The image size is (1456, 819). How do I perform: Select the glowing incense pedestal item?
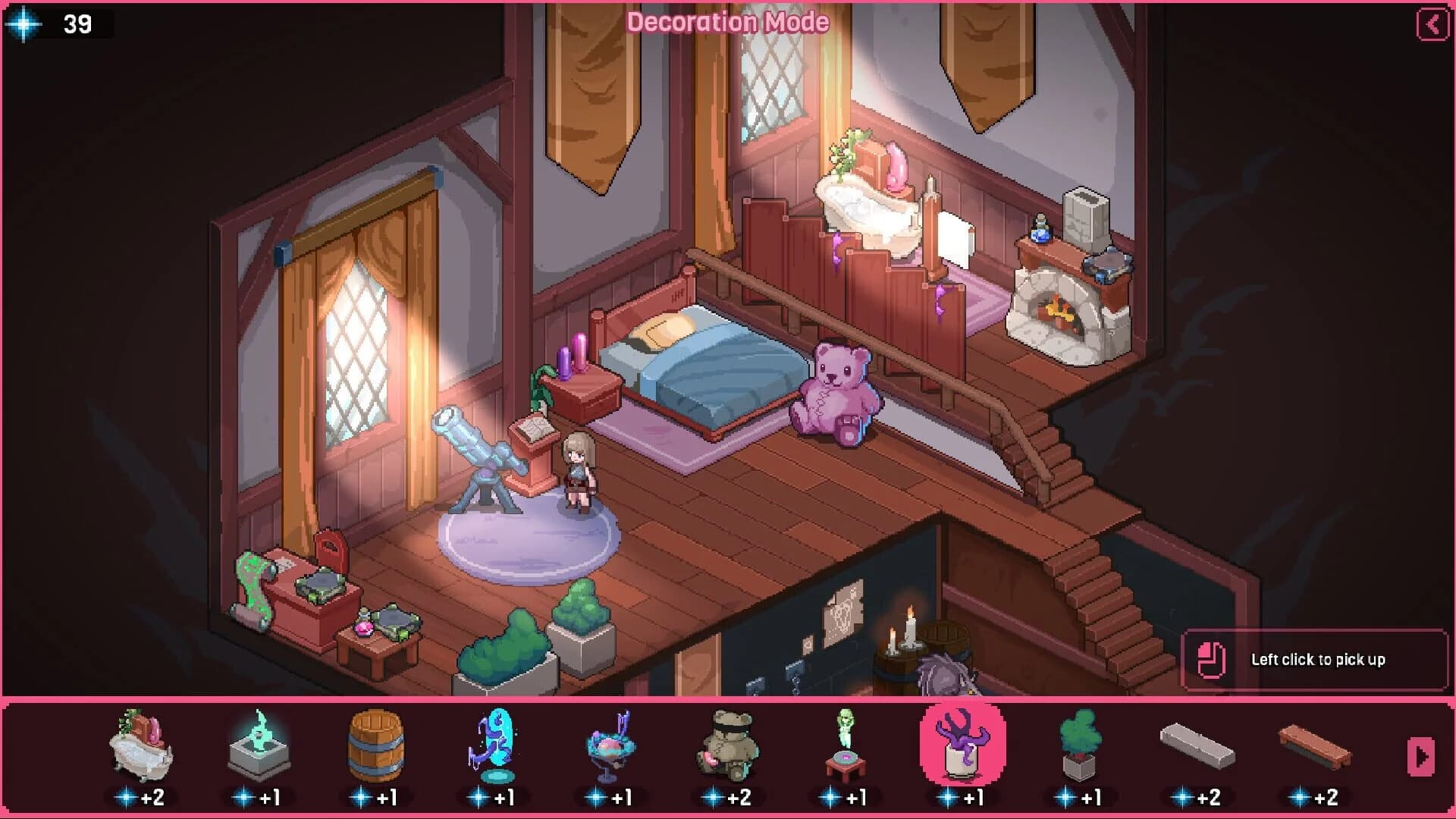click(258, 747)
